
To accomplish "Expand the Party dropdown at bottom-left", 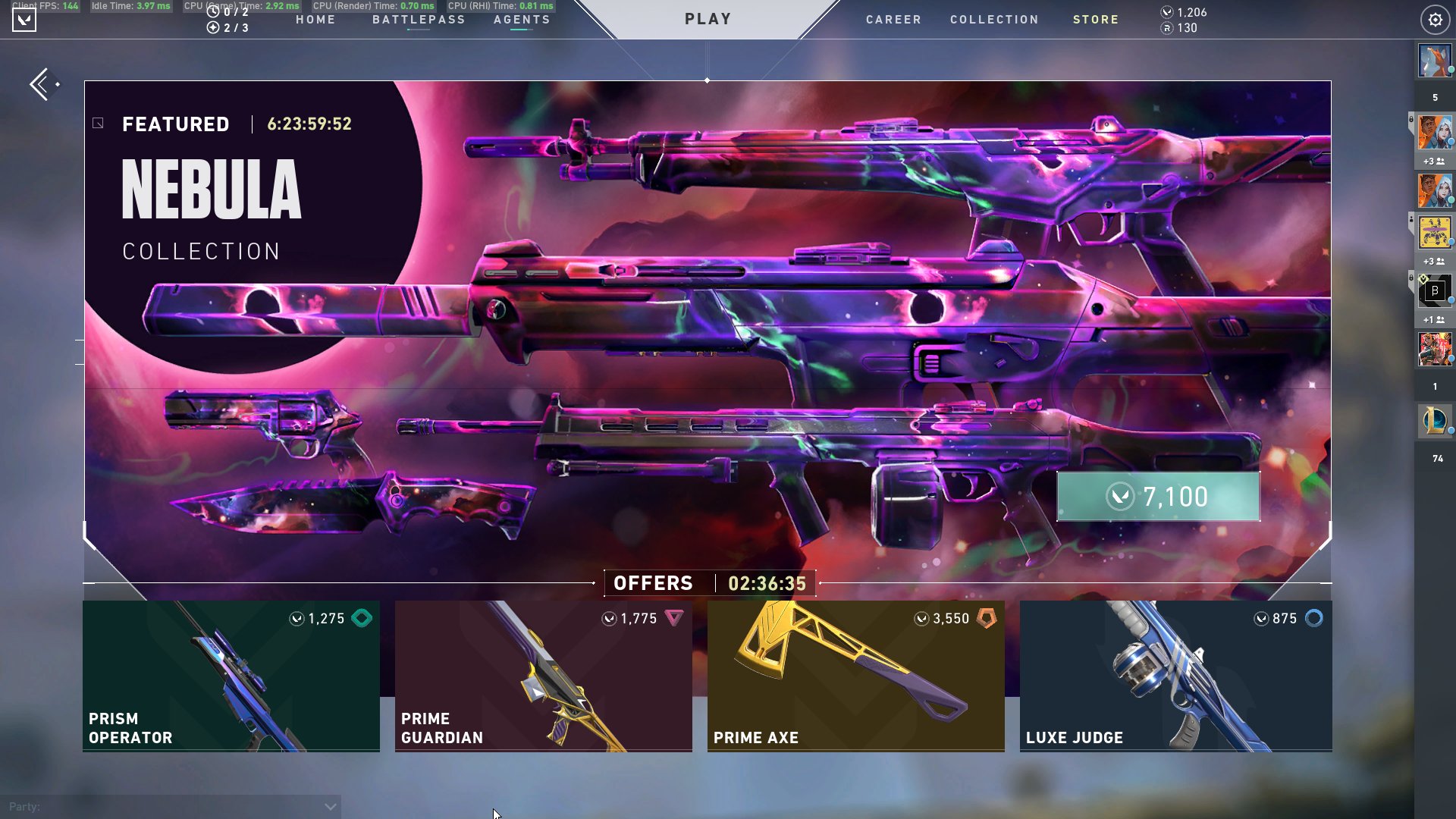I will click(x=329, y=806).
